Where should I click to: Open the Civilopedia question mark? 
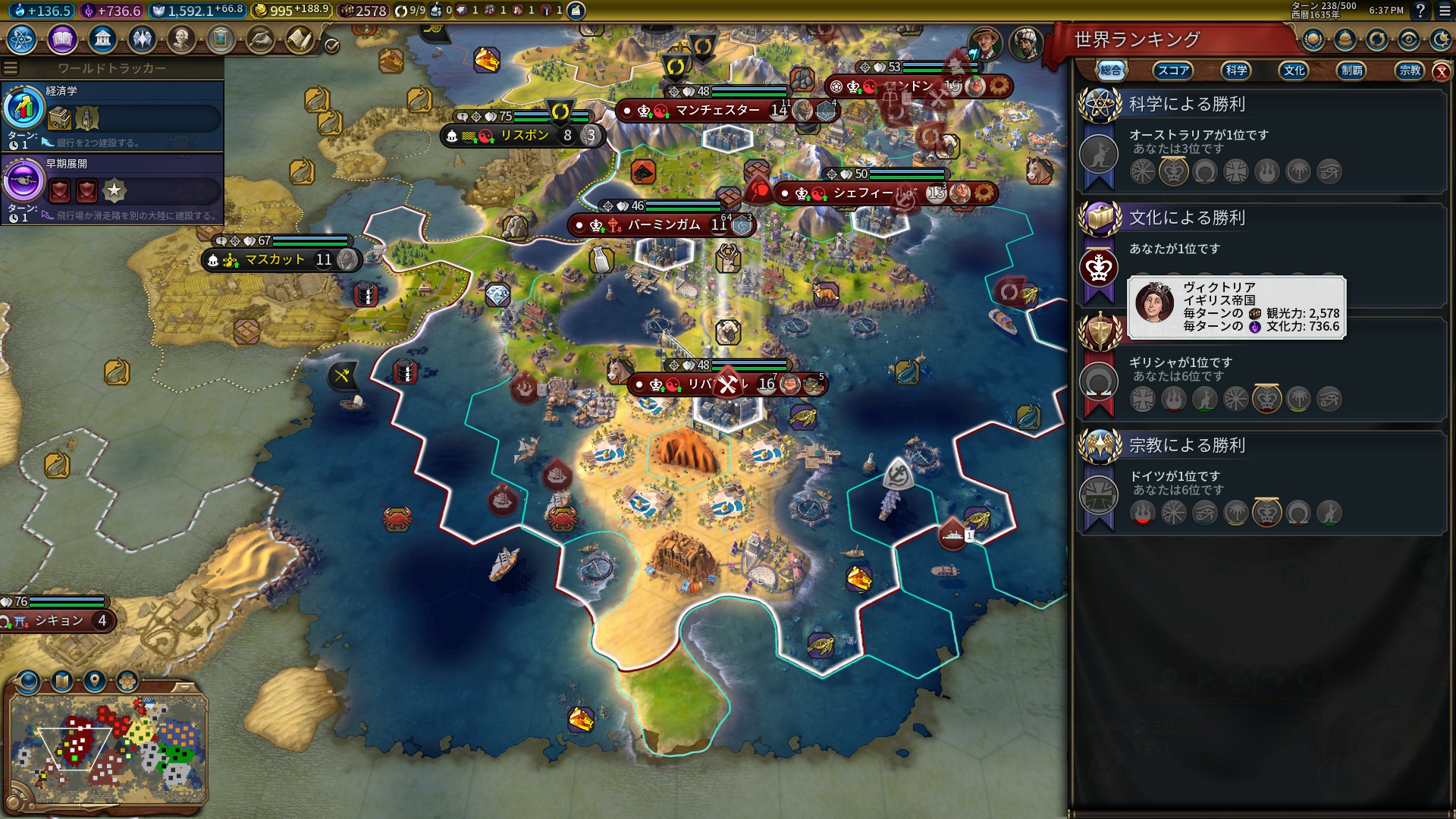pyautogui.click(x=1420, y=11)
